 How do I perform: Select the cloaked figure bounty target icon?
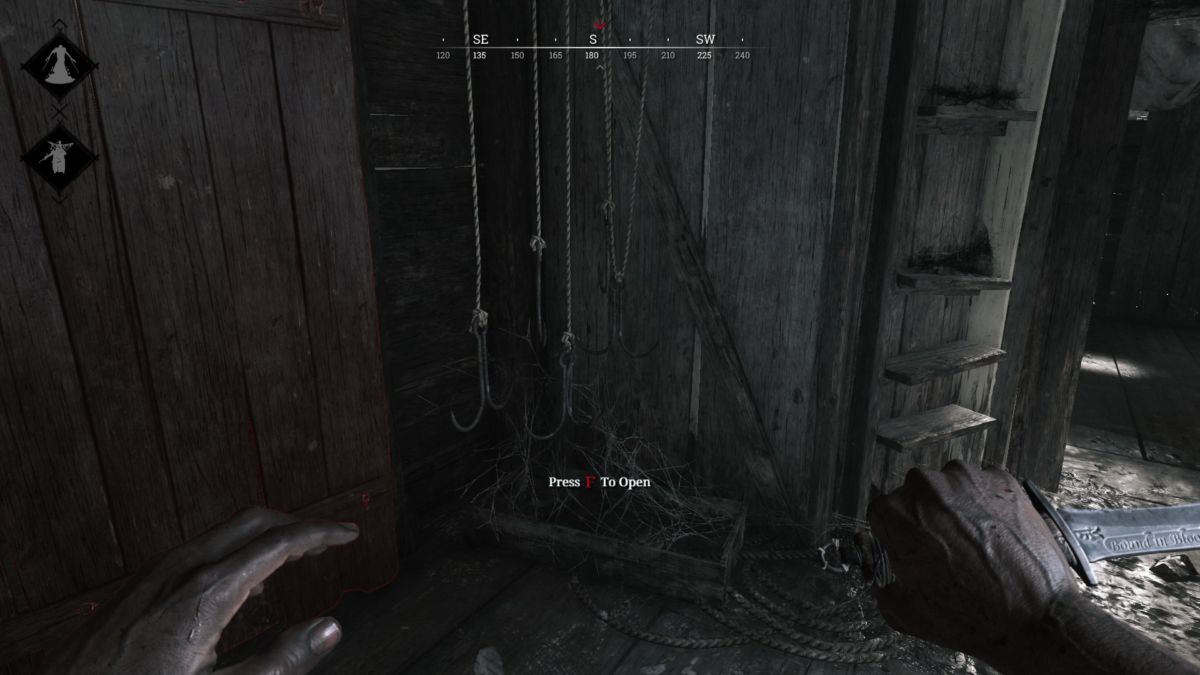[59, 64]
